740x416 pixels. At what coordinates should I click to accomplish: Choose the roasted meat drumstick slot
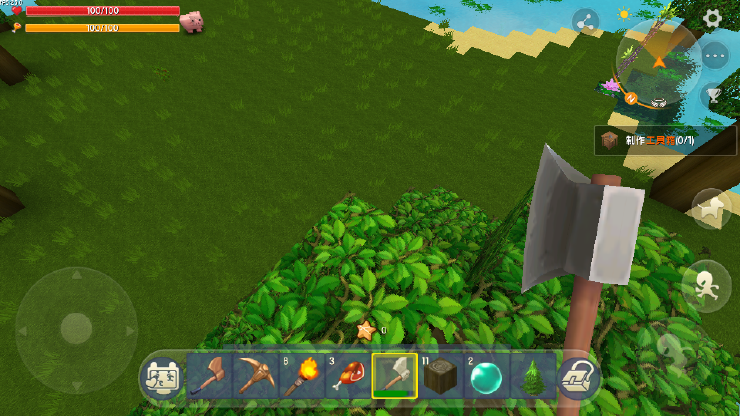point(347,376)
